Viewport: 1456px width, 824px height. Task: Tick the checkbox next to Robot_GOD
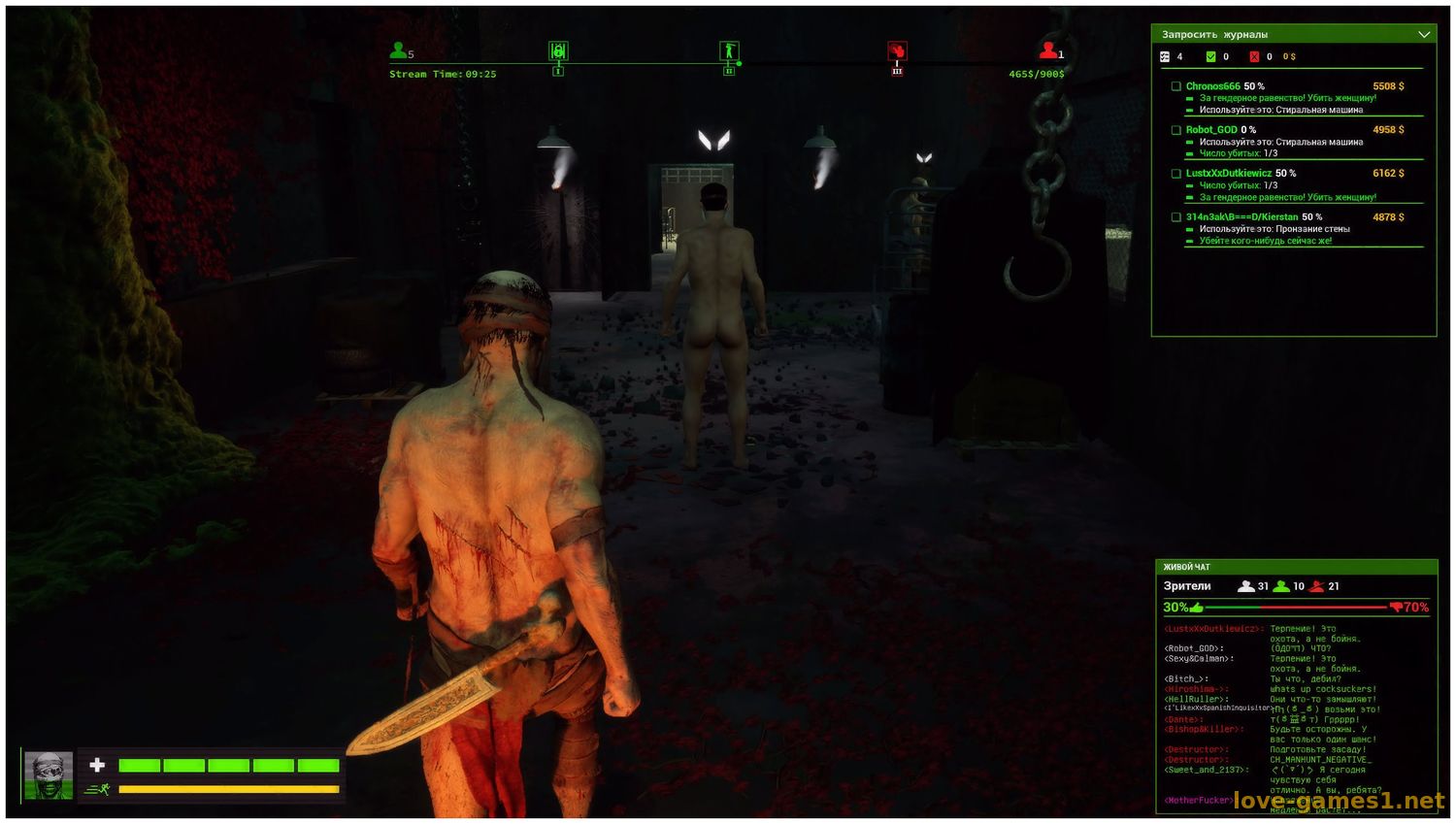click(1175, 130)
